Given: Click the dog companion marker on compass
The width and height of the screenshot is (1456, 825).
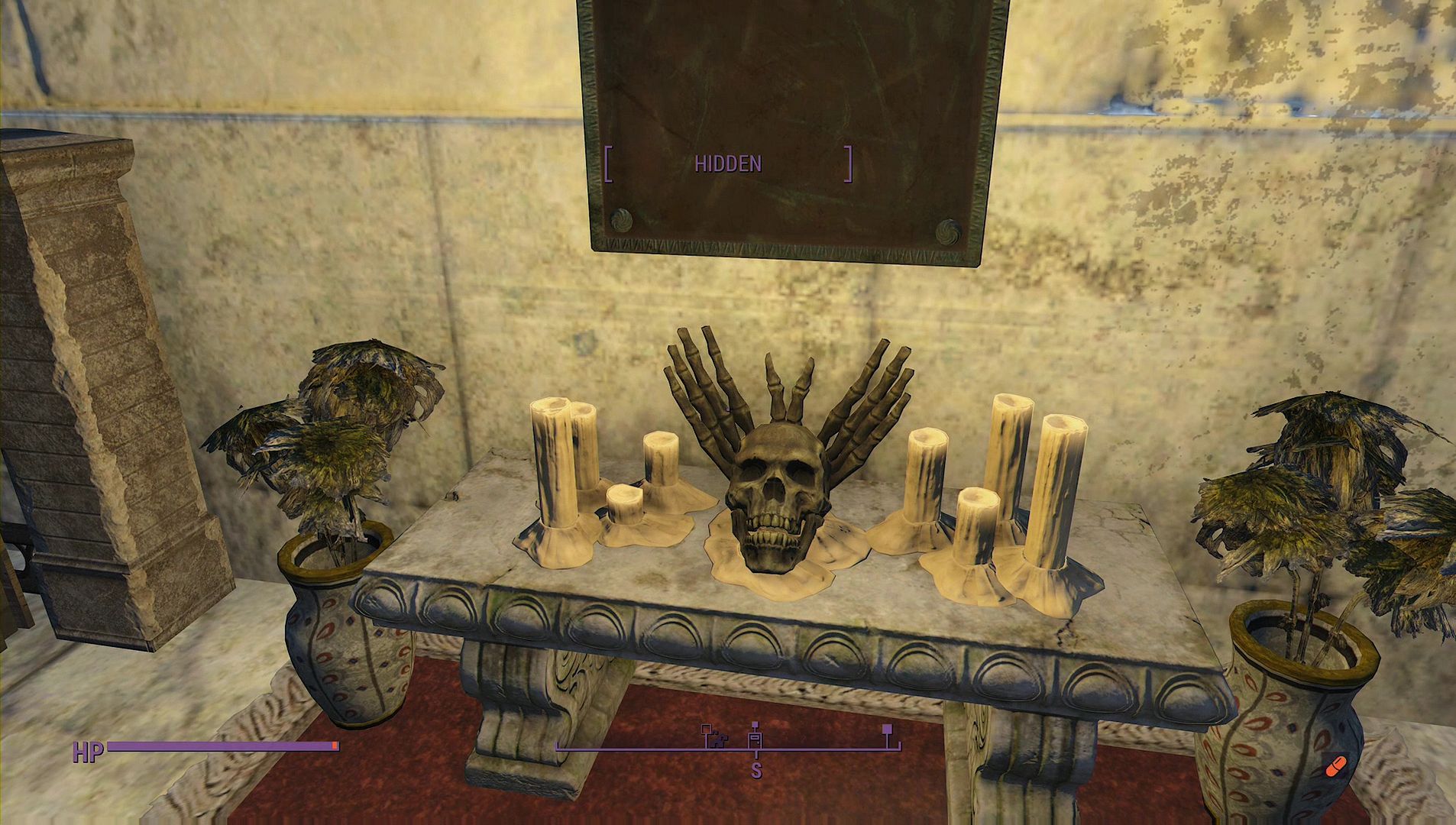Looking at the screenshot, I should point(719,740).
